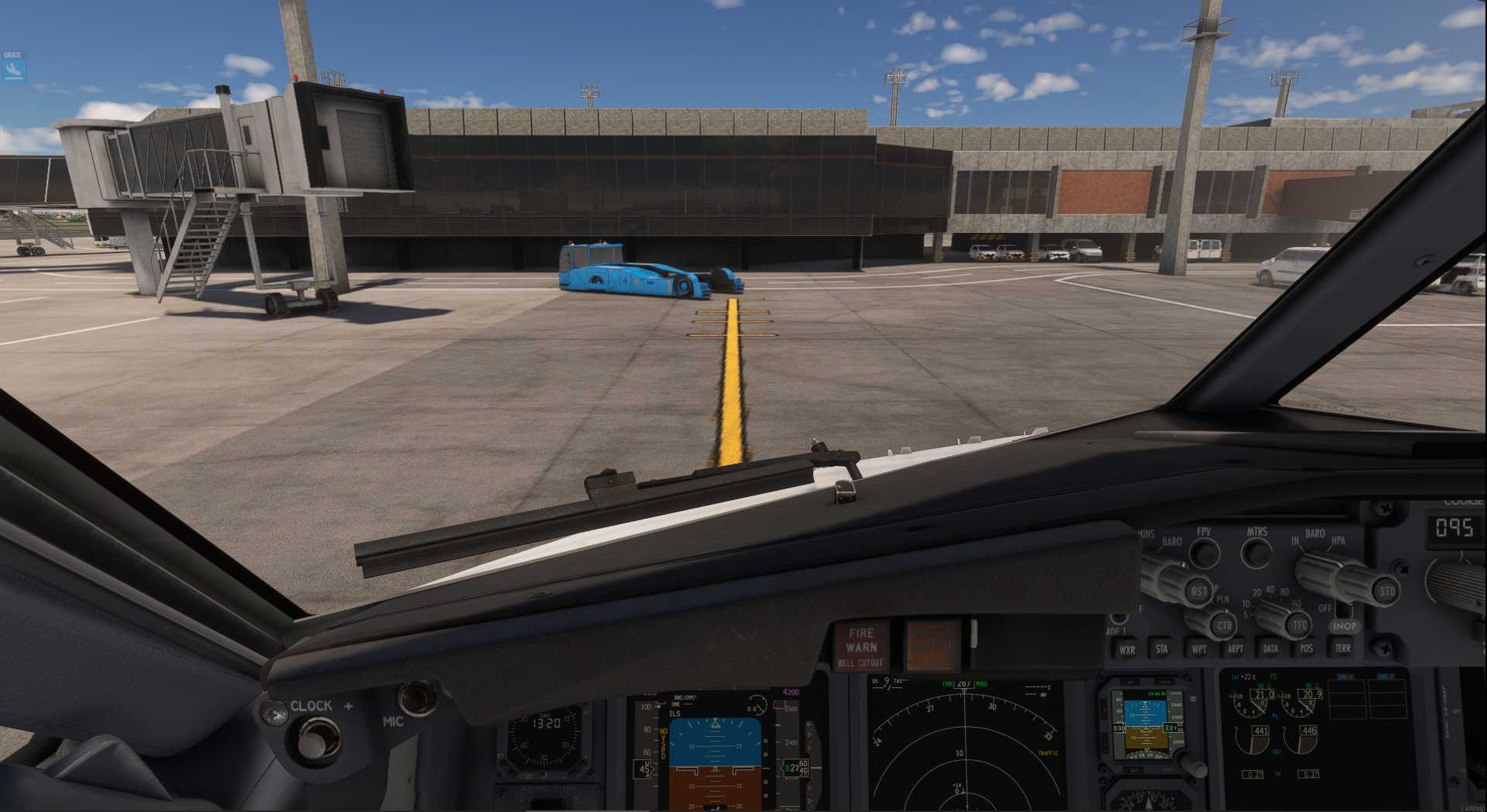Toggle the TERR terrain display button

(1343, 648)
